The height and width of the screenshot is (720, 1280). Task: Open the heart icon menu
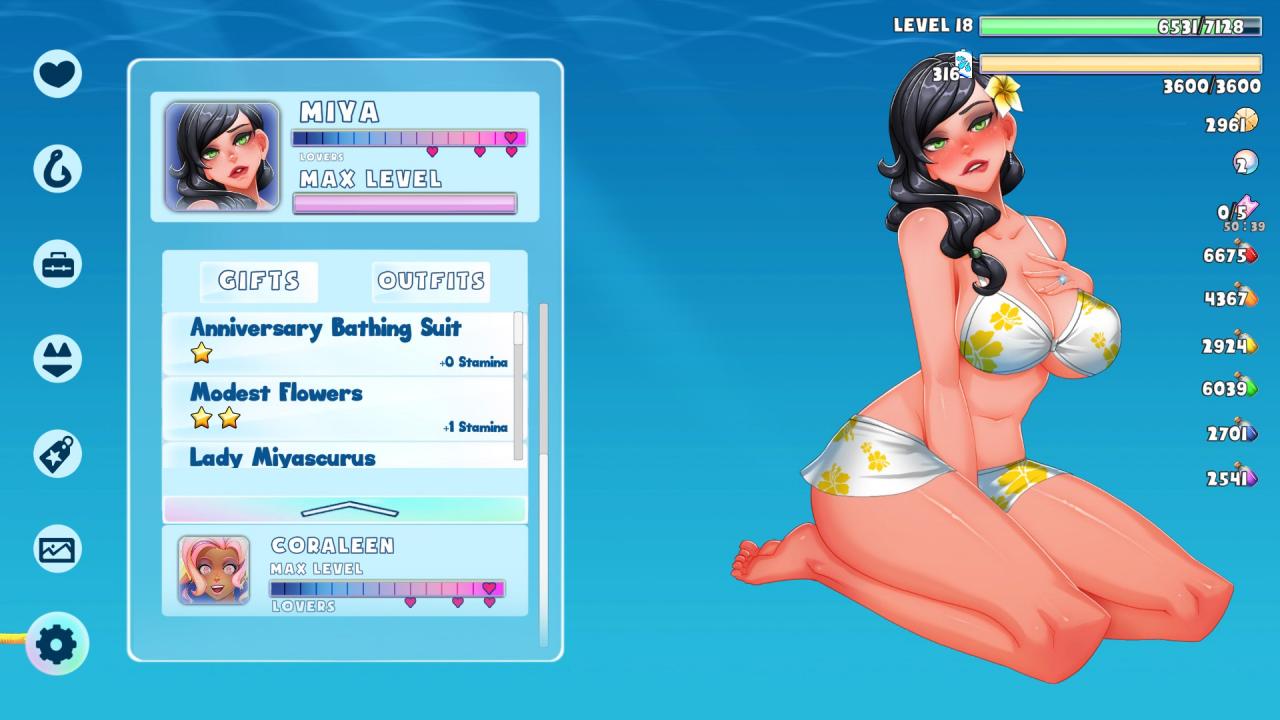tap(57, 73)
